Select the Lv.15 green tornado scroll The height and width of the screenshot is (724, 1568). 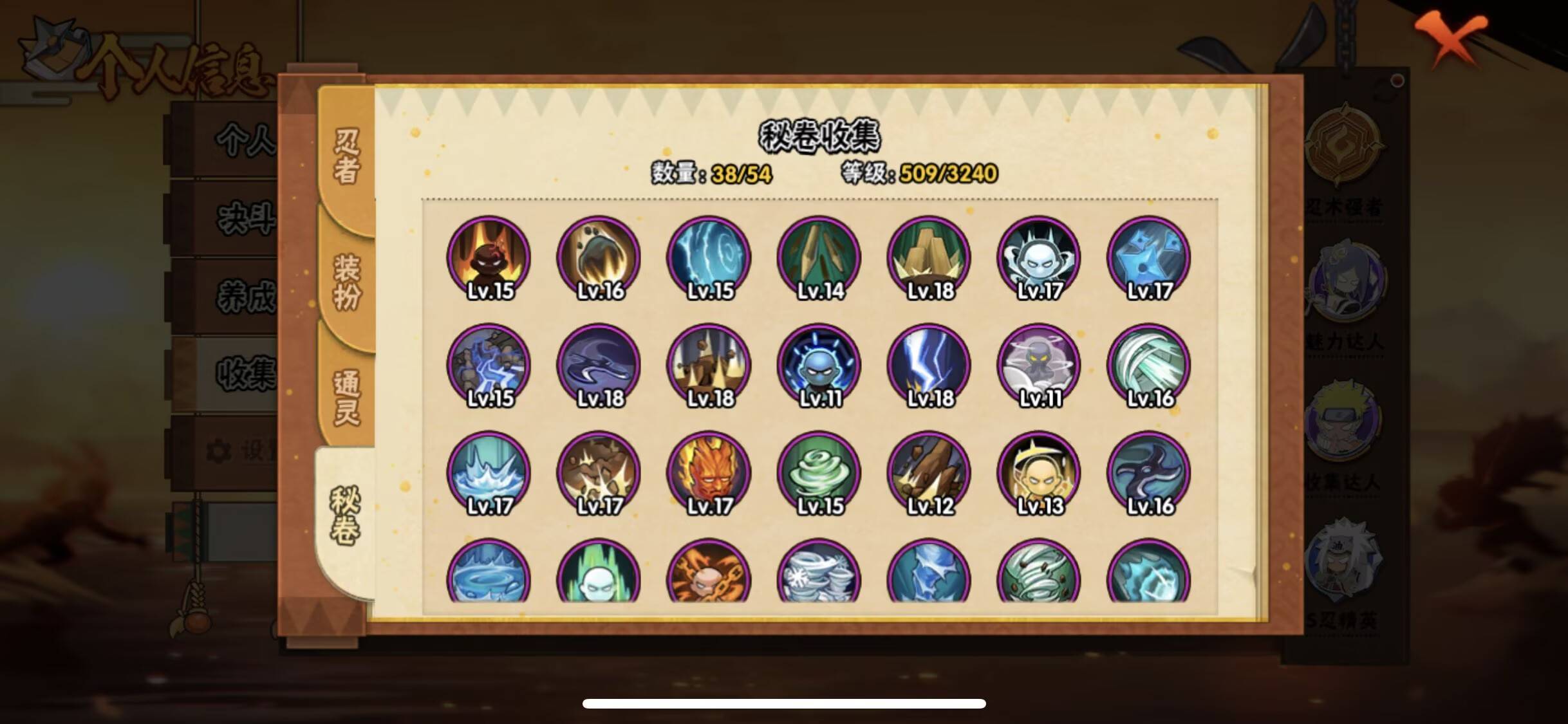click(817, 473)
